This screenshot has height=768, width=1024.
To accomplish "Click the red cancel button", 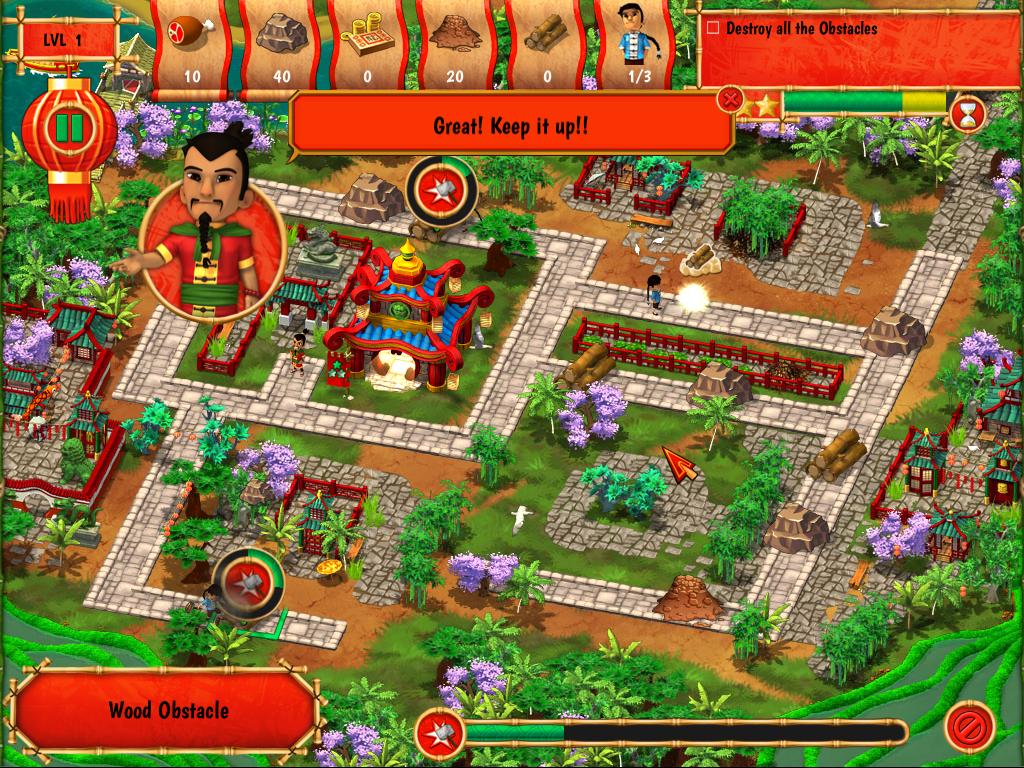I will point(969,725).
